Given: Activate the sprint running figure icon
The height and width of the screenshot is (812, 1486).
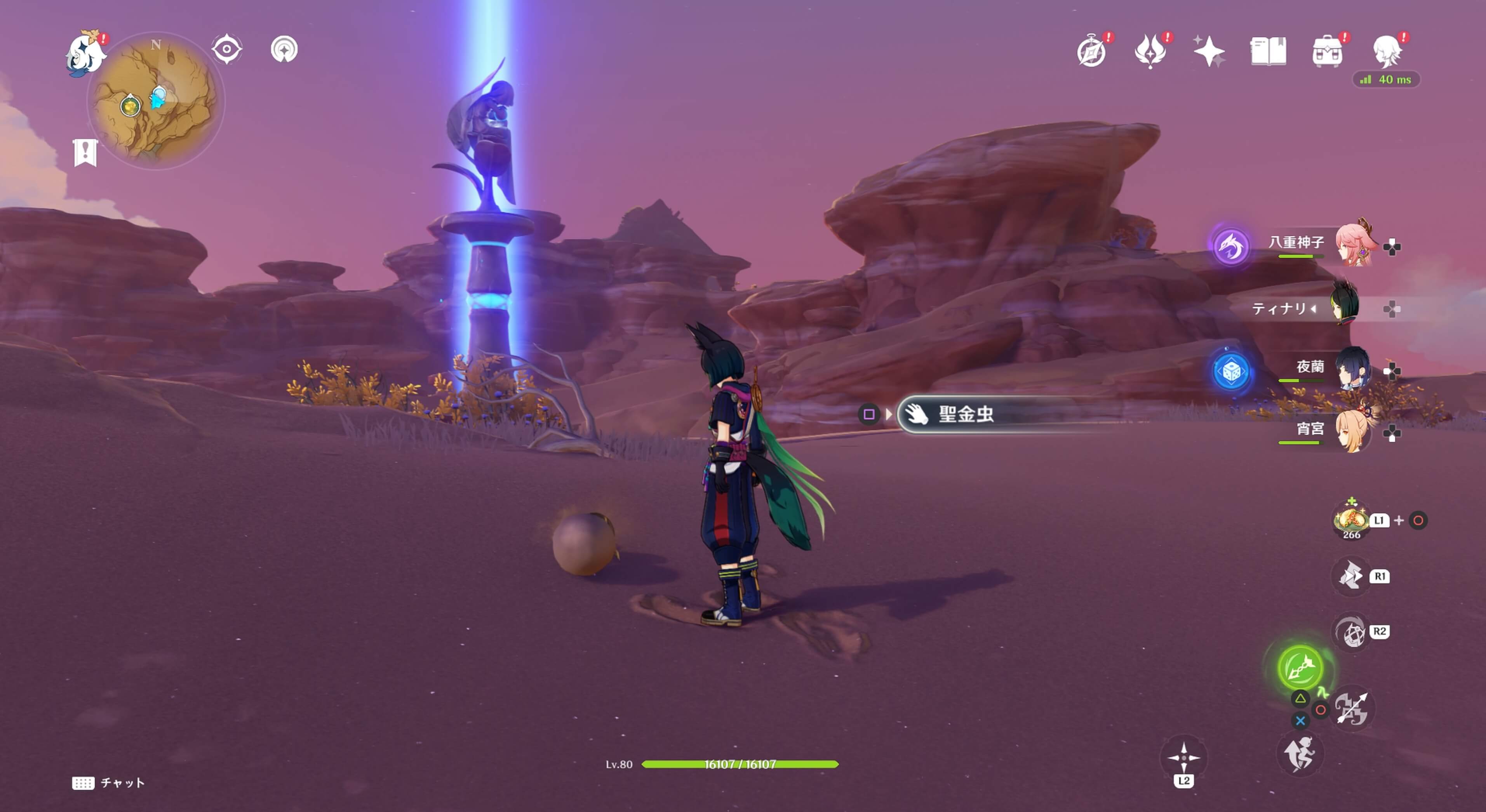Looking at the screenshot, I should click(x=1299, y=754).
